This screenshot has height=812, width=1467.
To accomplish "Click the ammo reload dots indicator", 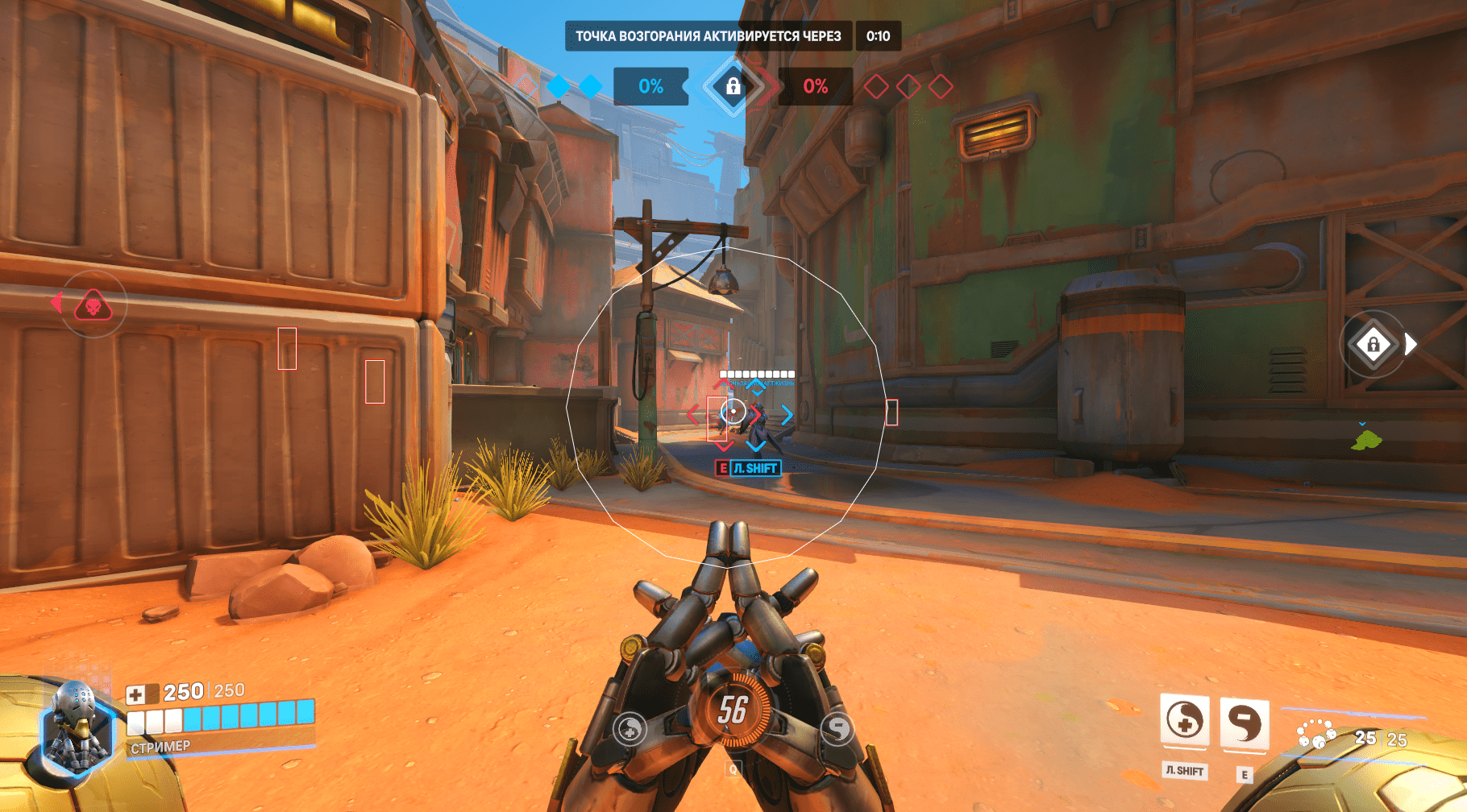I will point(1315,735).
